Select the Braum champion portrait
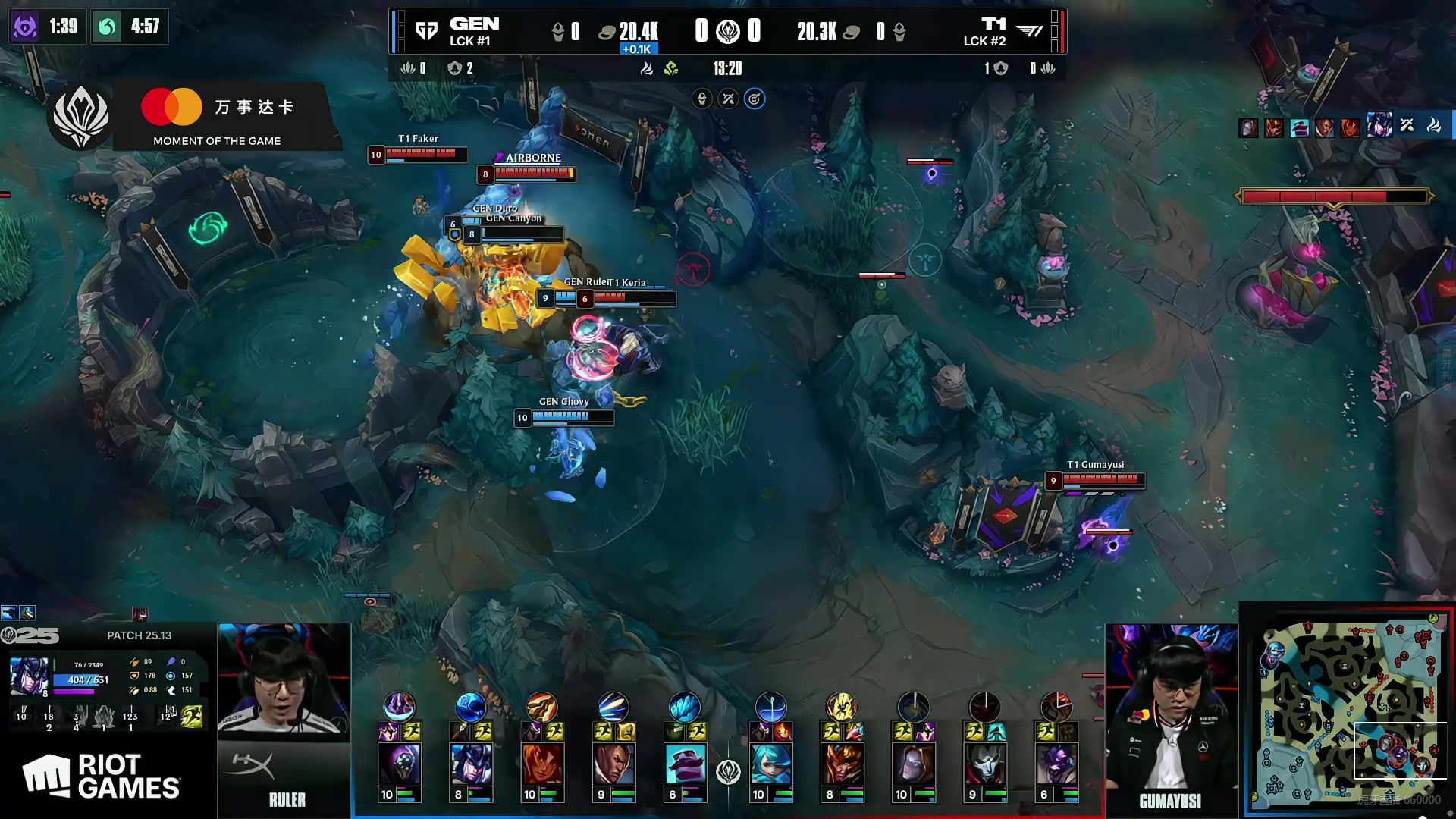This screenshot has width=1456, height=819. click(685, 763)
